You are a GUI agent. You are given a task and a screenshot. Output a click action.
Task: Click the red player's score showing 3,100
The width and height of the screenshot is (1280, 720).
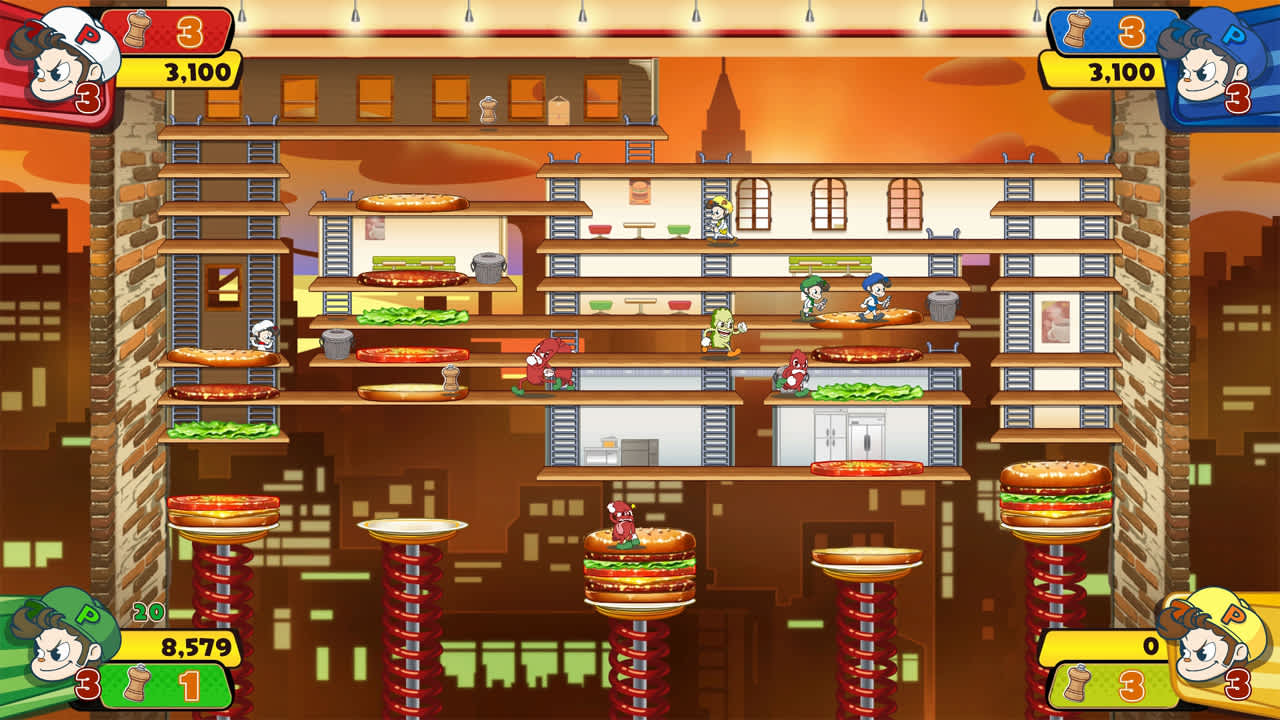(x=195, y=73)
